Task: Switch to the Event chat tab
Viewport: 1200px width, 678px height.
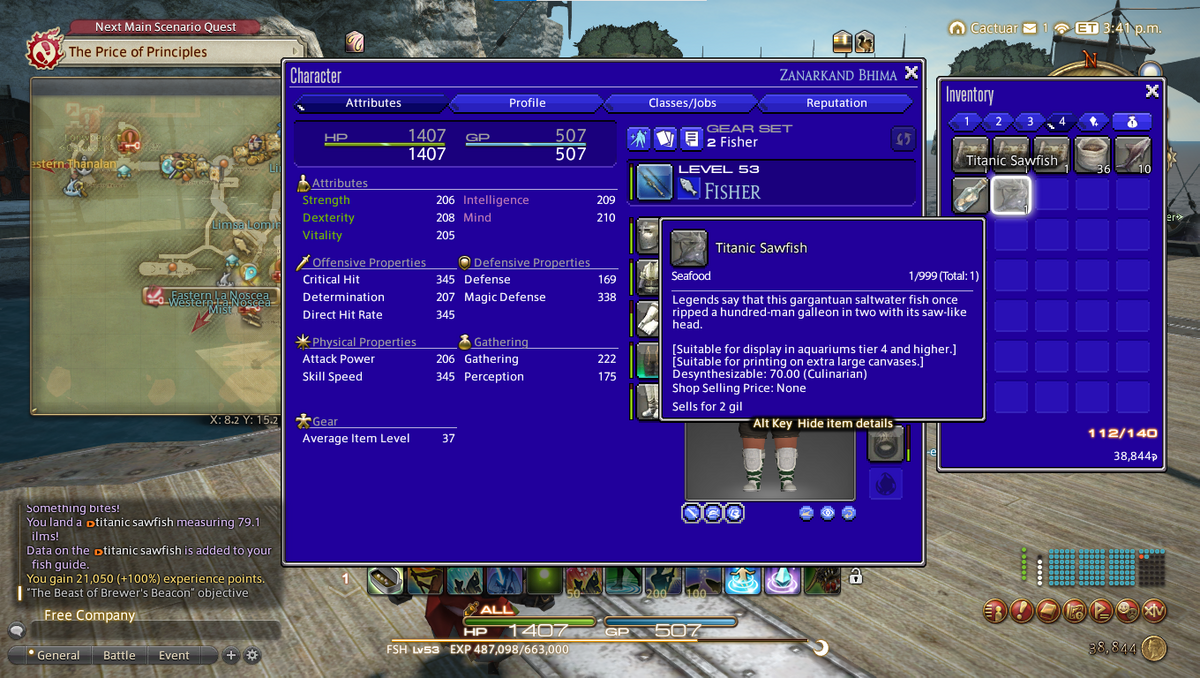Action: (x=174, y=656)
